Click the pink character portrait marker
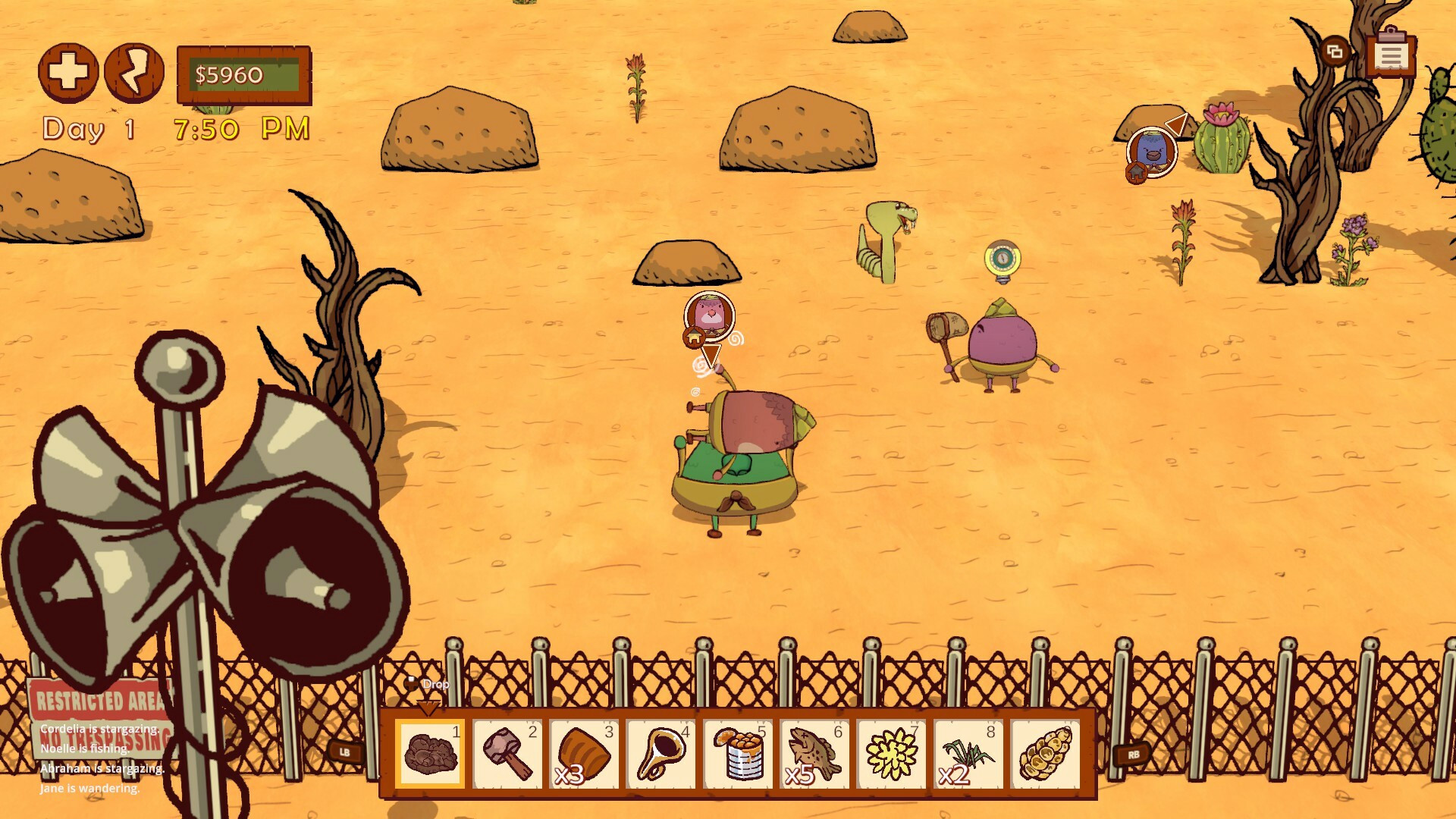Image resolution: width=1456 pixels, height=819 pixels. tap(710, 314)
